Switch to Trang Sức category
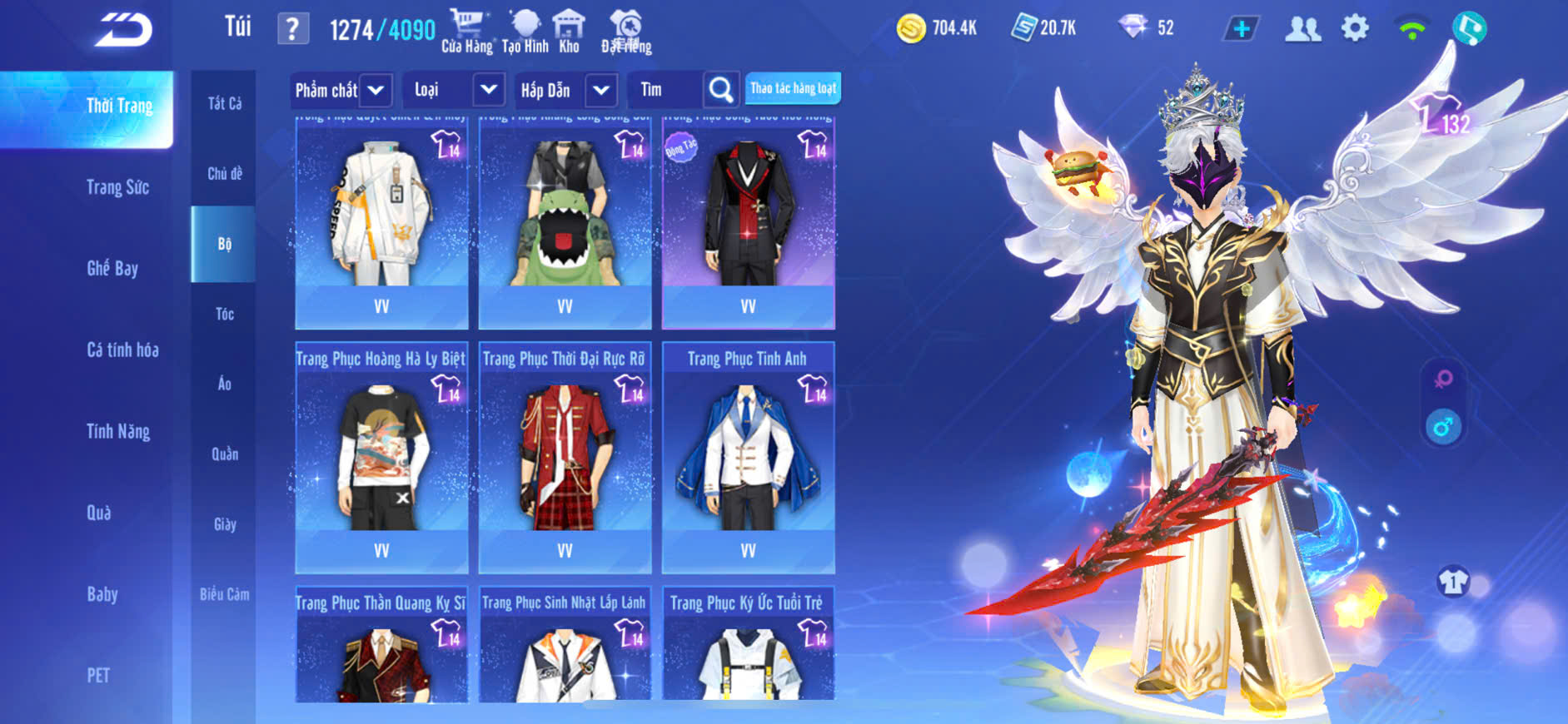The width and height of the screenshot is (1568, 724). tap(117, 187)
